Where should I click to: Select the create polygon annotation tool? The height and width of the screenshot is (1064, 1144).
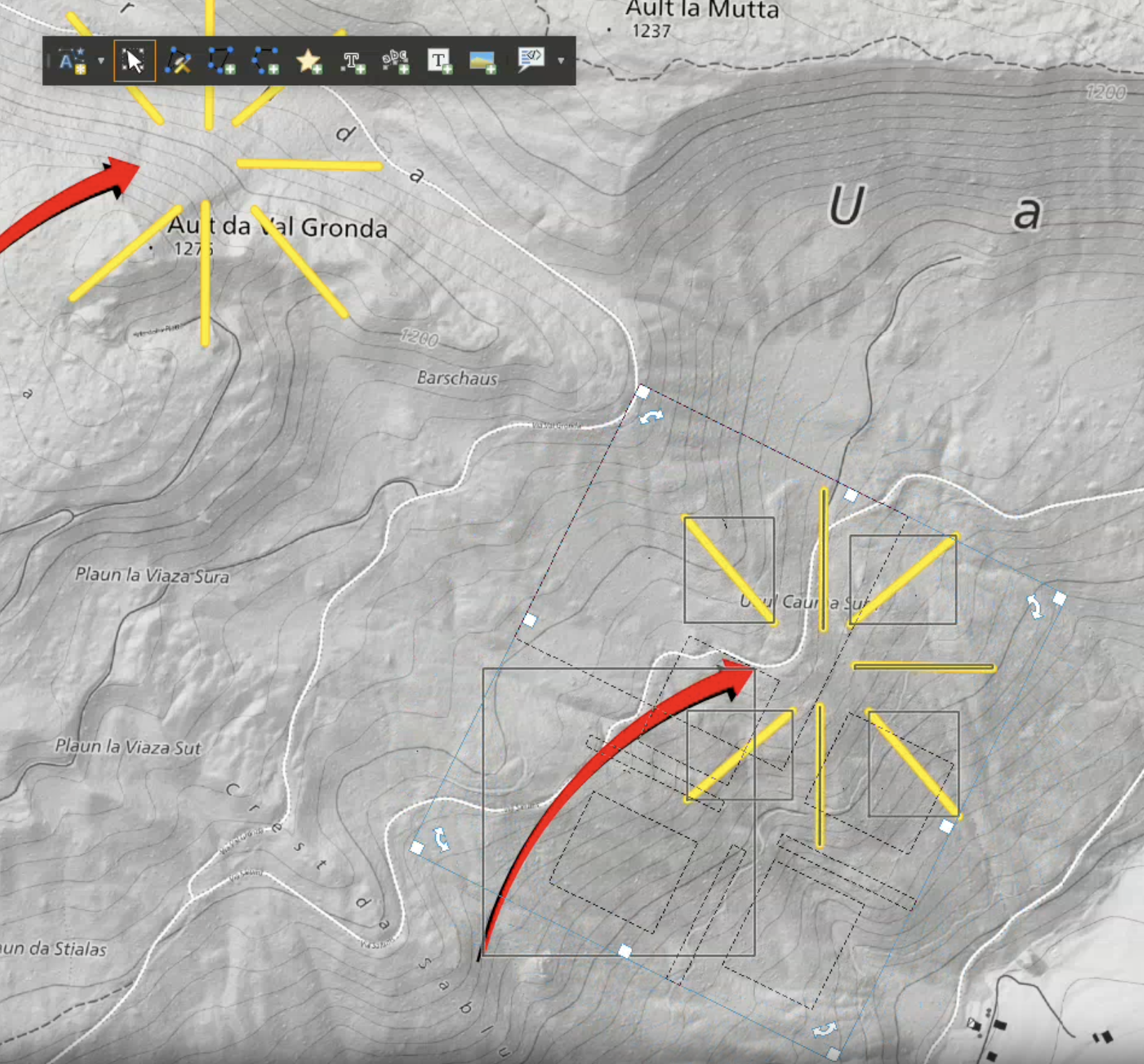click(221, 61)
